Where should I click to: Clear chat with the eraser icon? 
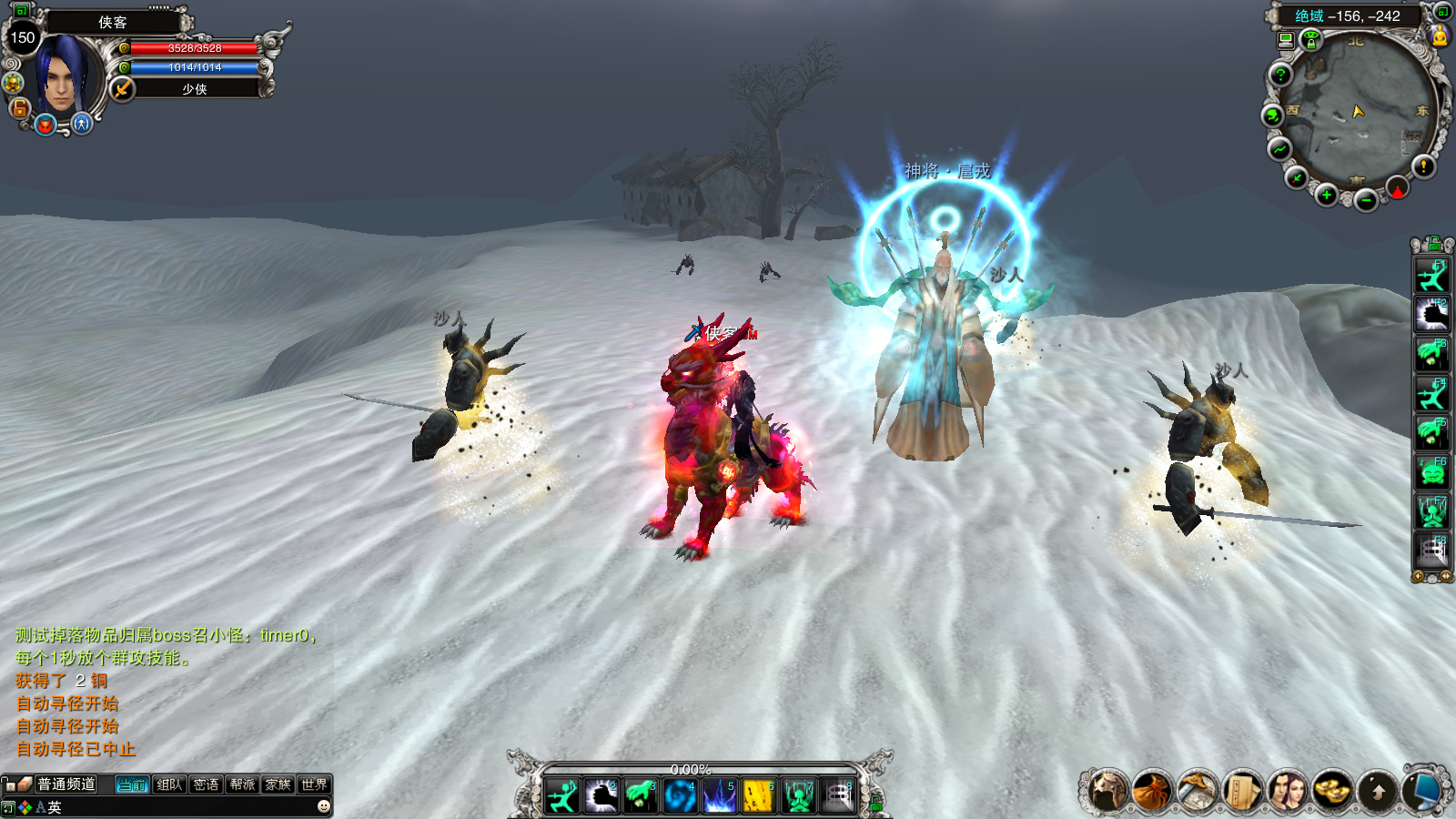click(25, 784)
